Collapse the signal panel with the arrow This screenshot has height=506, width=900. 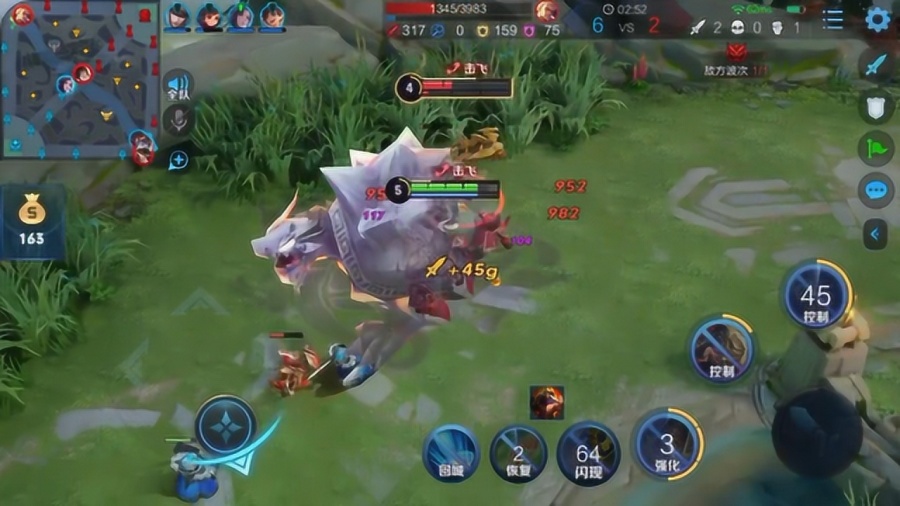[x=876, y=234]
